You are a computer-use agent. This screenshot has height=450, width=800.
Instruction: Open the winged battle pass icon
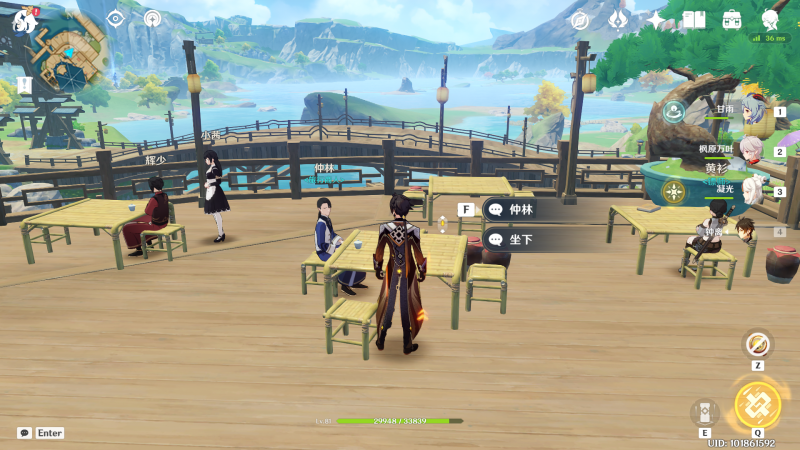point(618,20)
